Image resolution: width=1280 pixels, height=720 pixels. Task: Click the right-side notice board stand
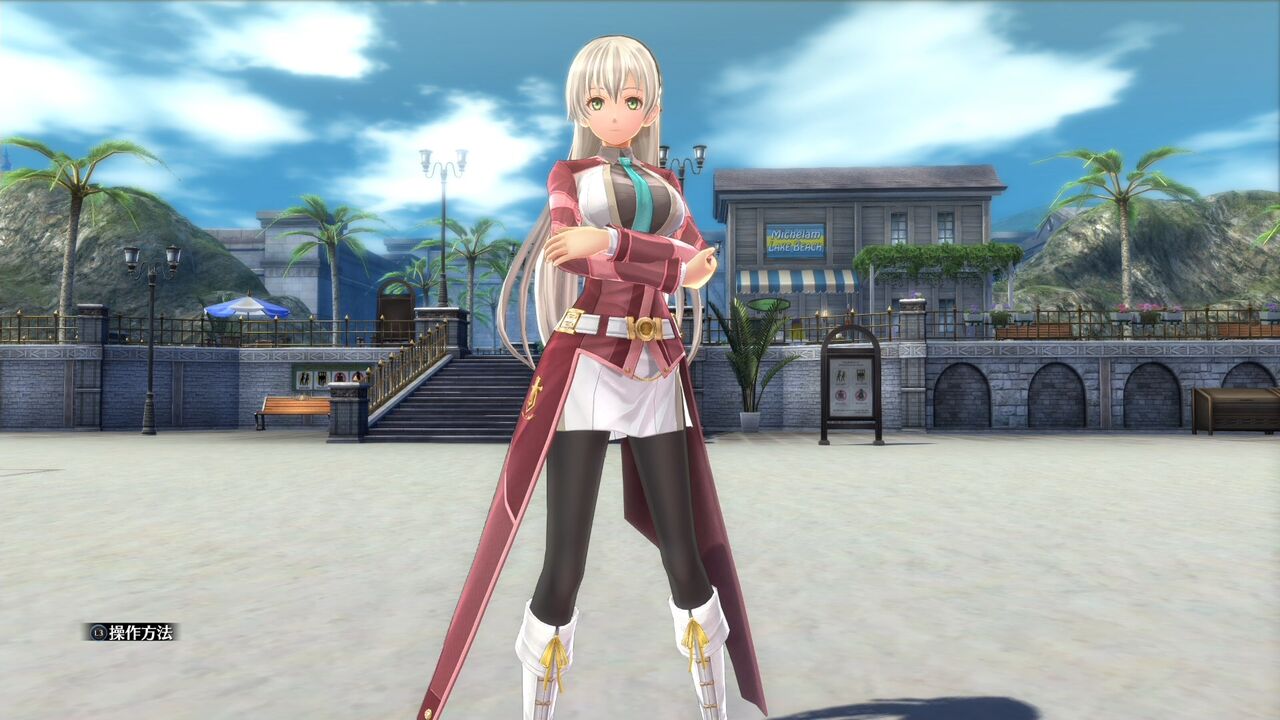click(850, 390)
